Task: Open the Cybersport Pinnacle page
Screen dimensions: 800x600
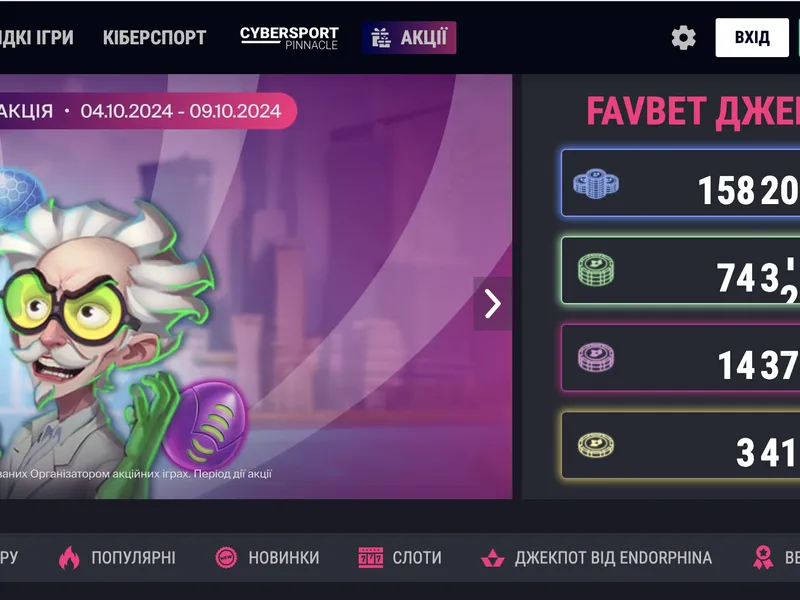Action: 289,38
